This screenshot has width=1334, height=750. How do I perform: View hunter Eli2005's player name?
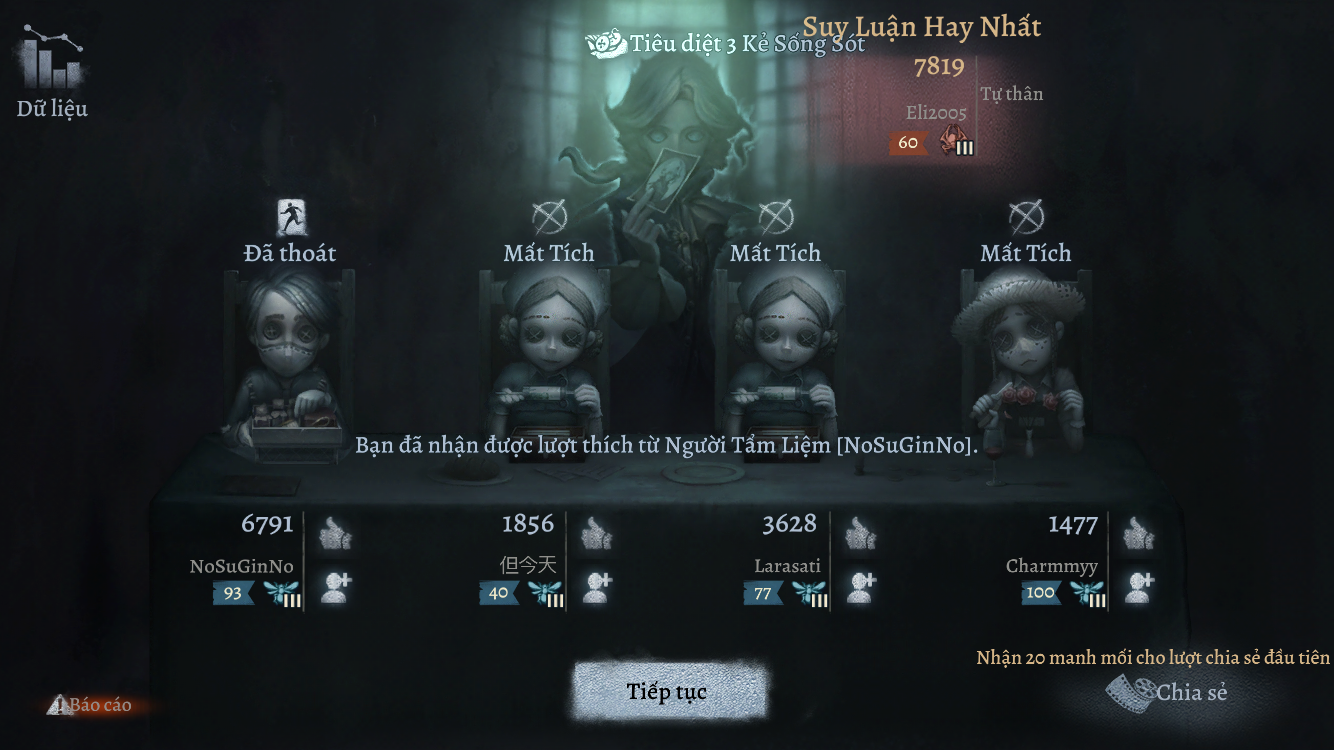point(936,113)
